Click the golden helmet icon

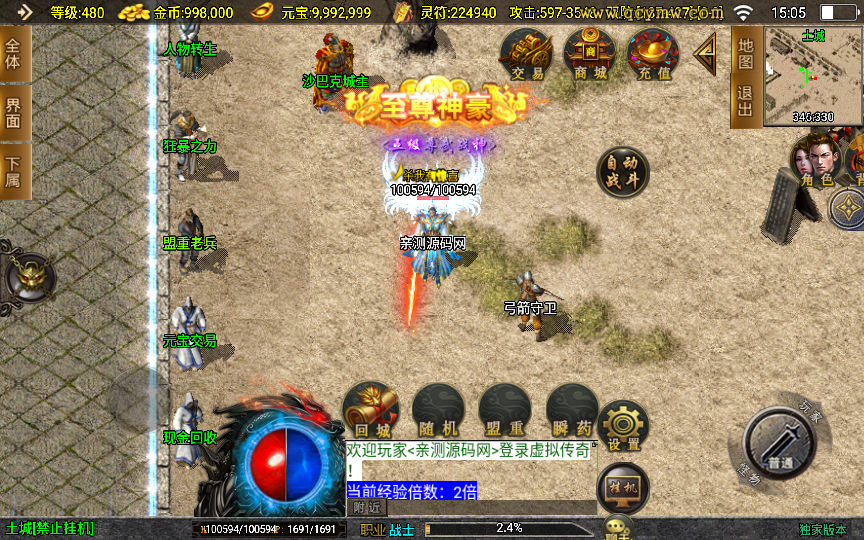(x=27, y=274)
